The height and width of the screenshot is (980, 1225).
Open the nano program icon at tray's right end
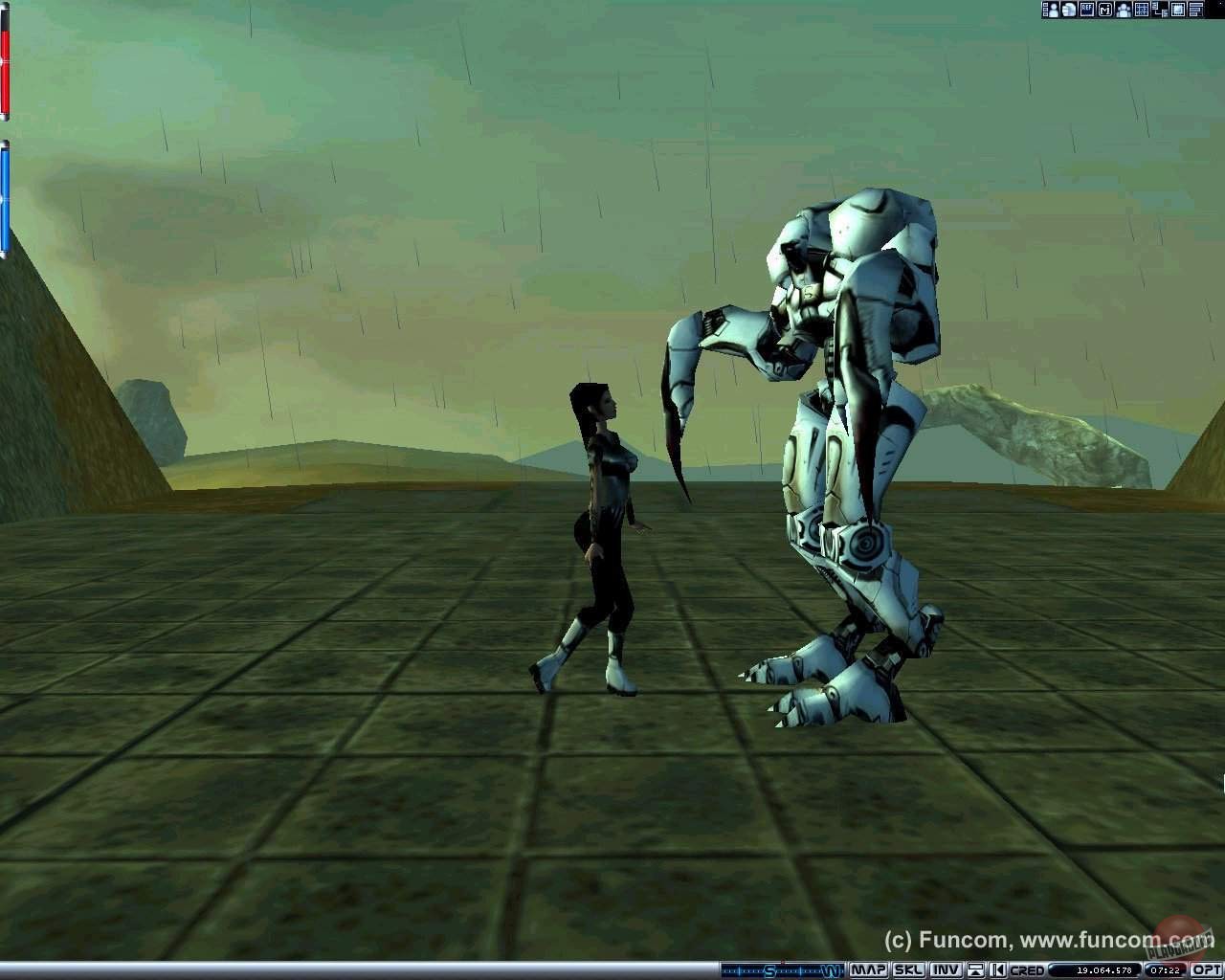click(x=1177, y=9)
